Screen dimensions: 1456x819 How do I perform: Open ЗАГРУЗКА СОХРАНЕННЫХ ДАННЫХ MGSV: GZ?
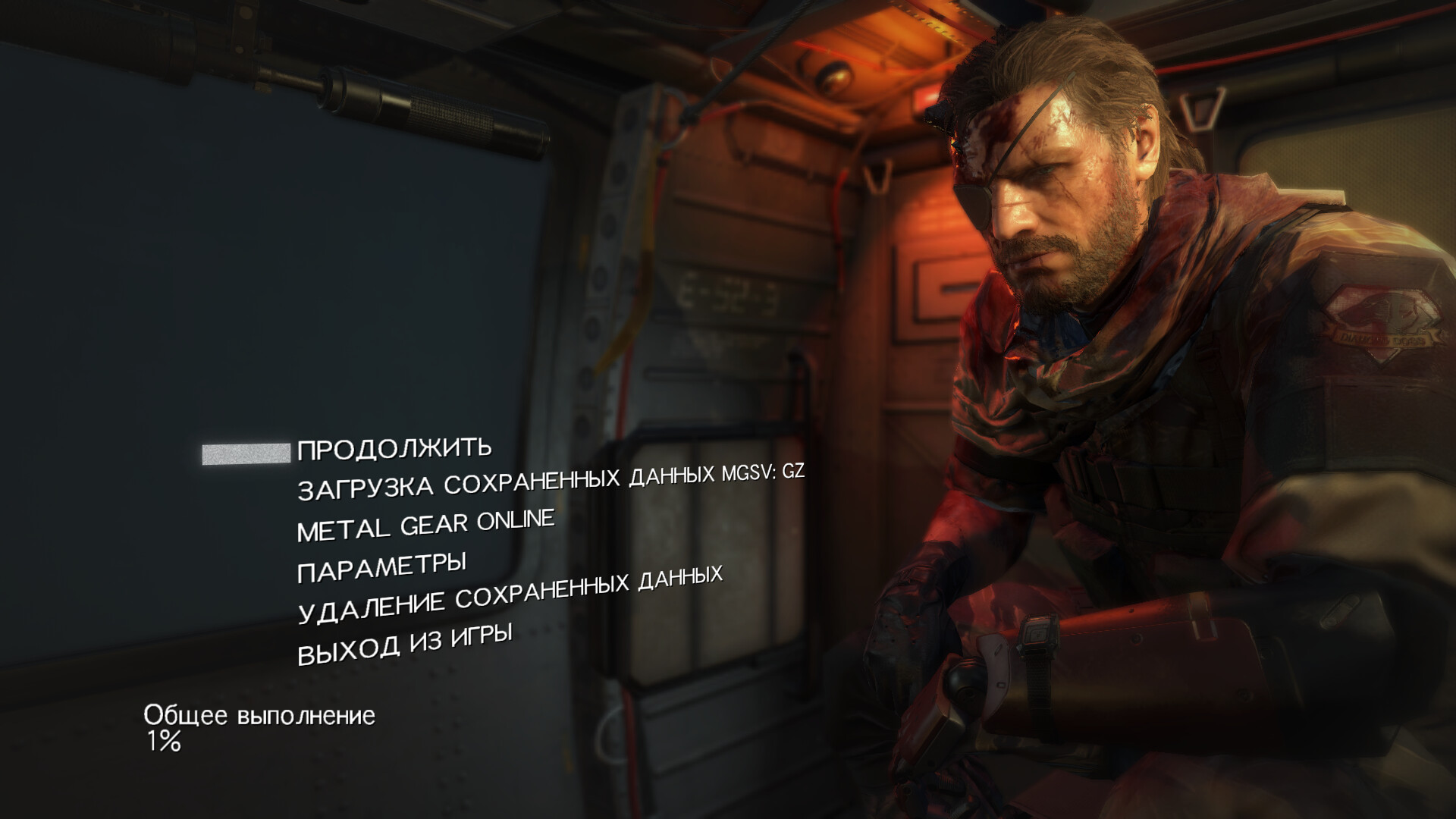550,481
